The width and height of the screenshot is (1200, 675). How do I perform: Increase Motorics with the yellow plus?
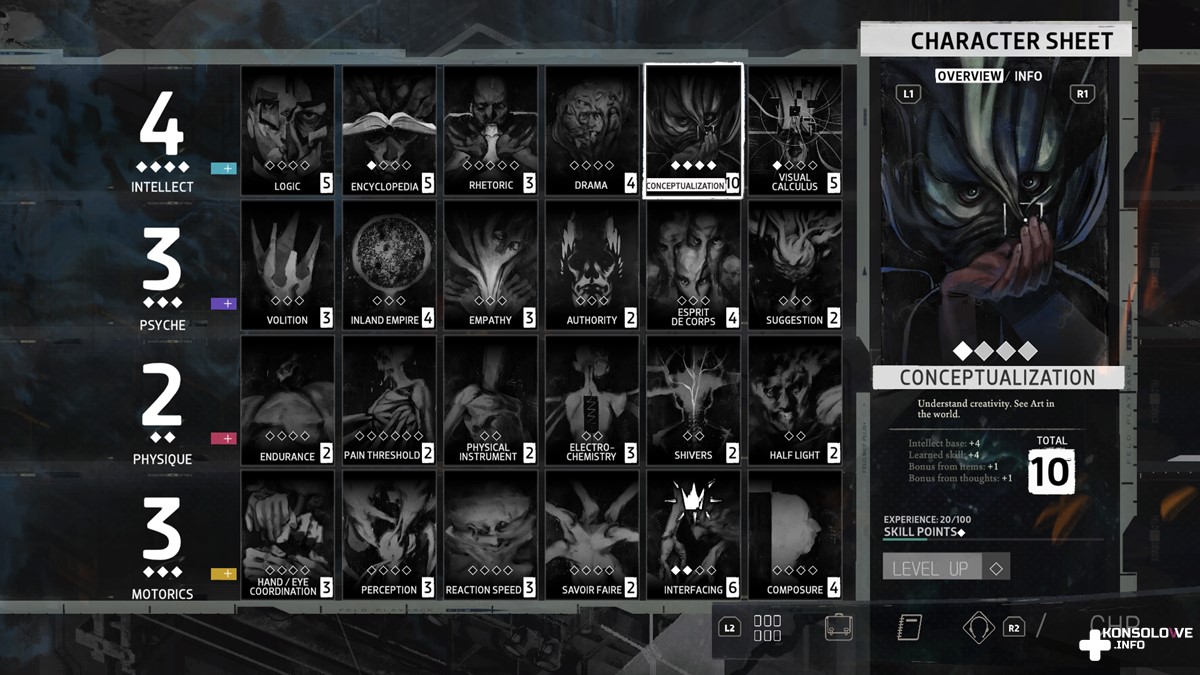(224, 574)
